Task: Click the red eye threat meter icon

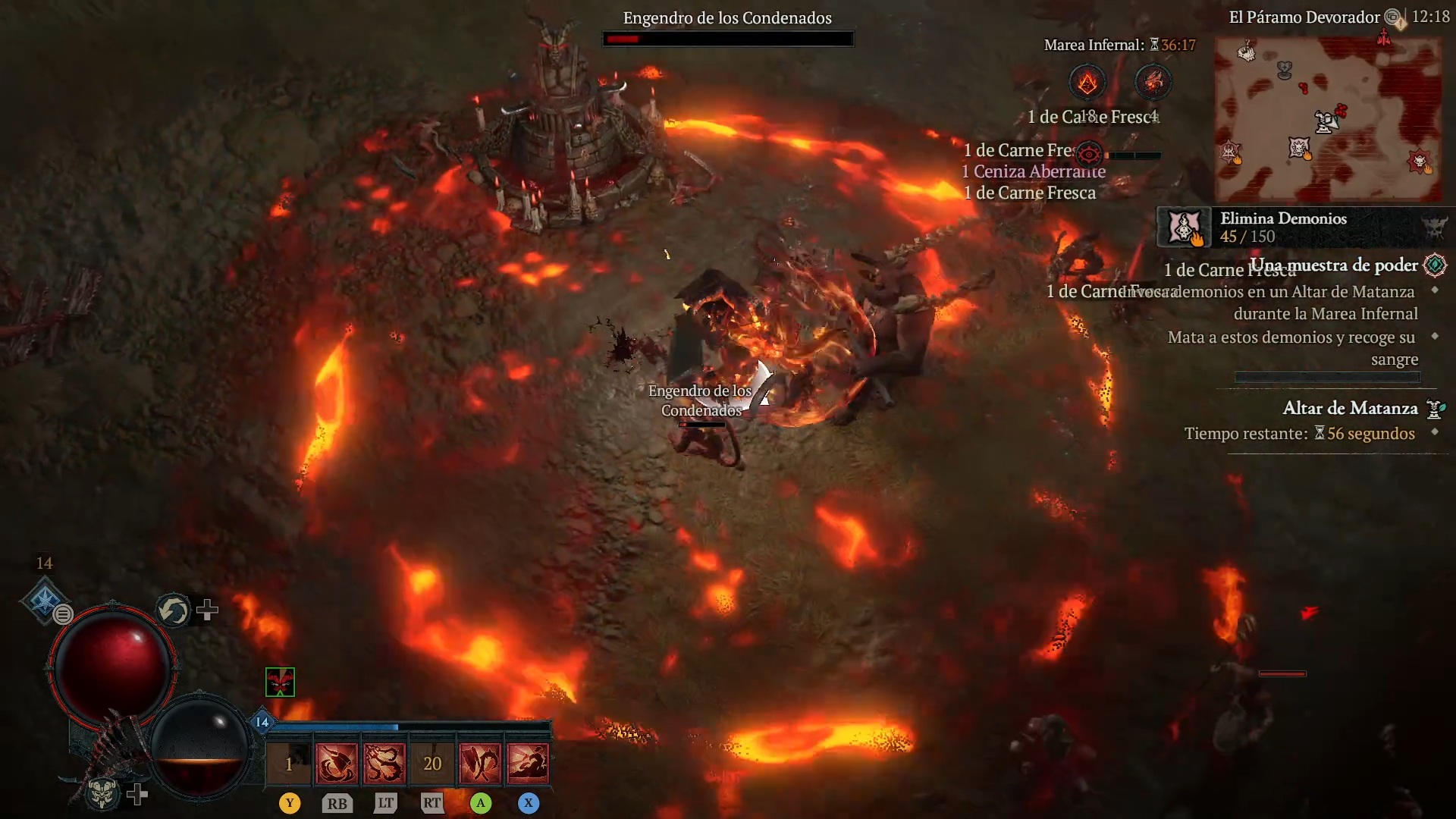Action: [1089, 155]
